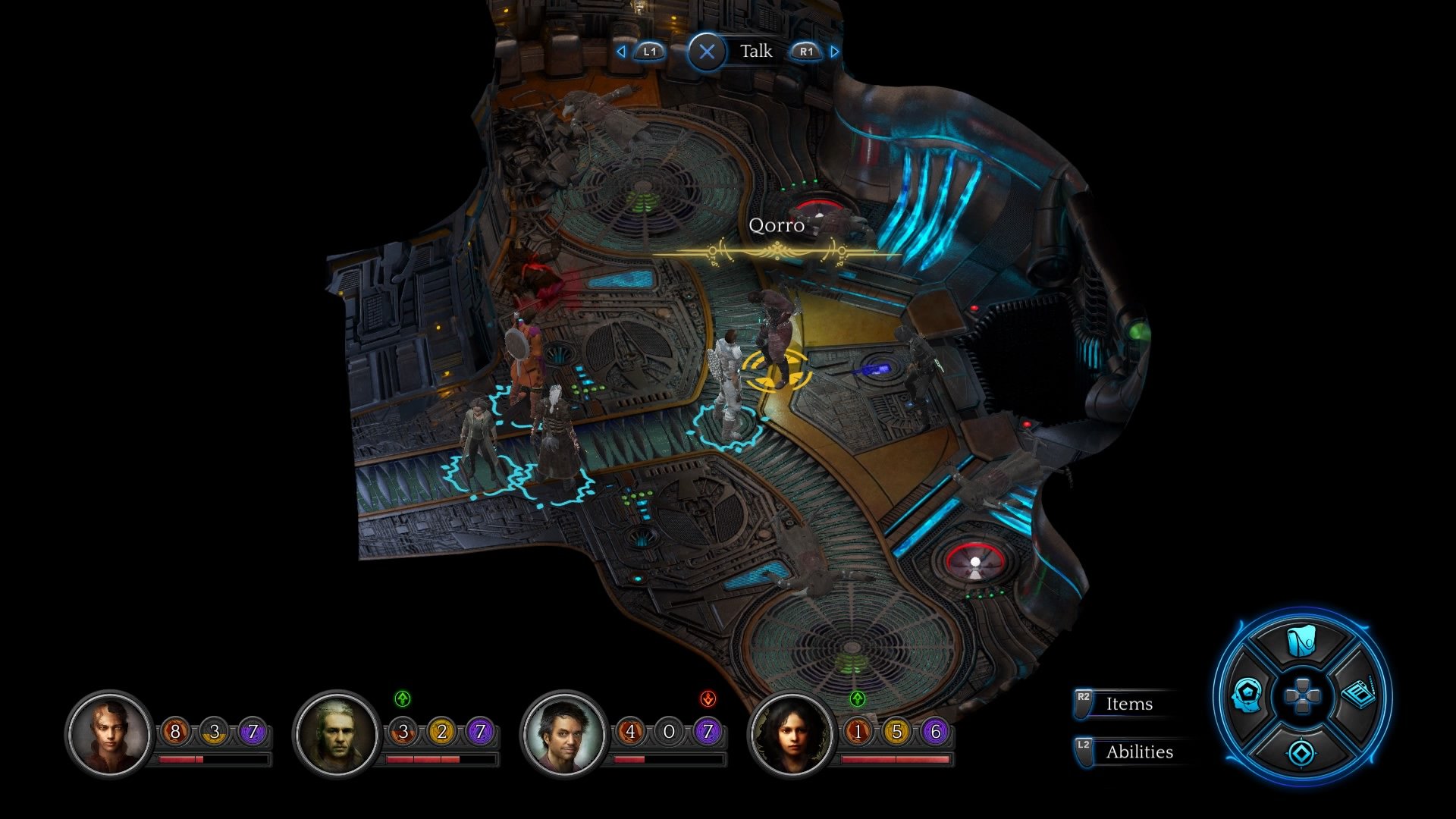1456x819 pixels.
Task: Click Qorro's nameplate on the map
Action: (x=777, y=225)
